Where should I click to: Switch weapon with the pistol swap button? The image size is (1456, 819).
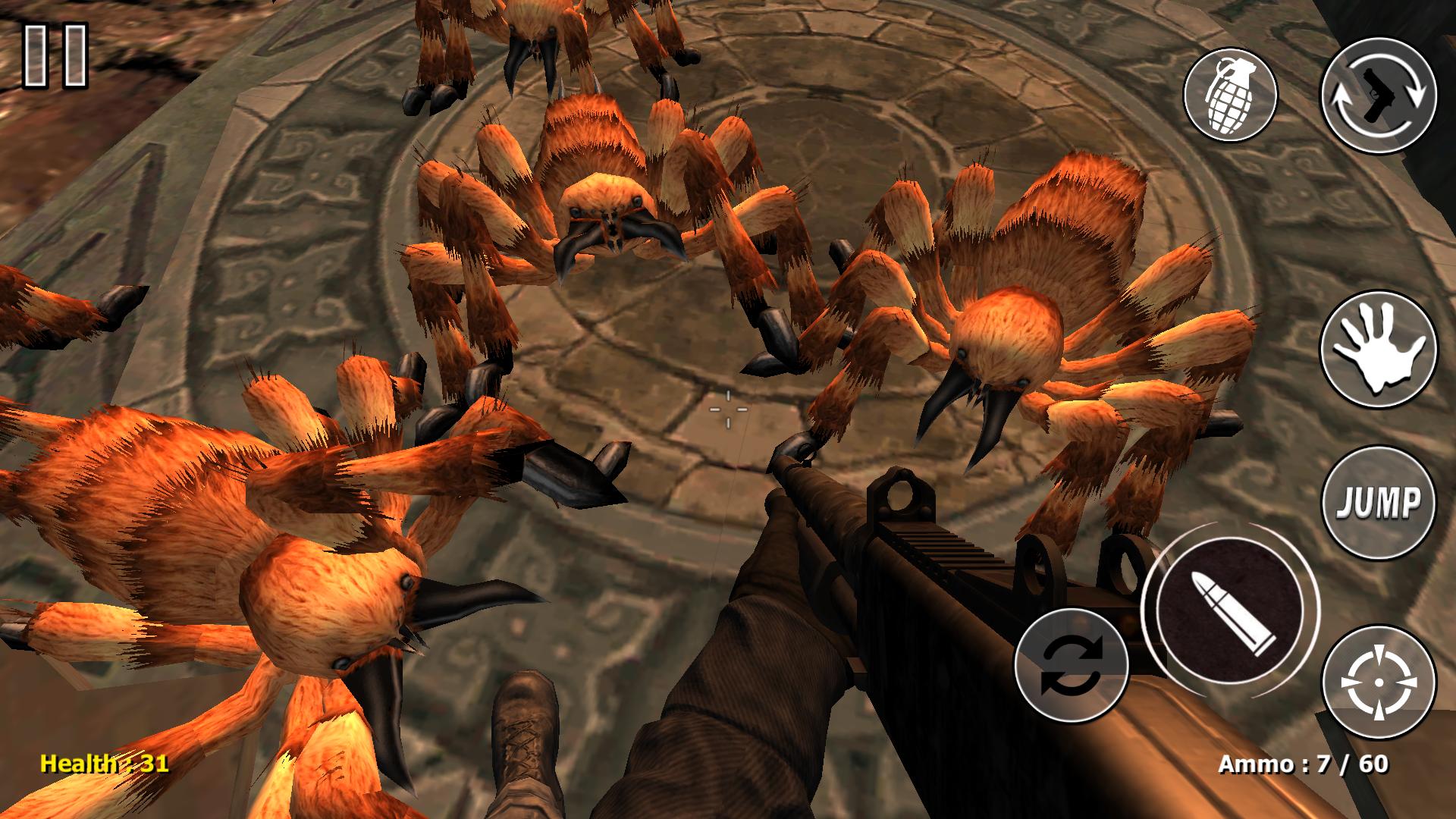pos(1379,95)
